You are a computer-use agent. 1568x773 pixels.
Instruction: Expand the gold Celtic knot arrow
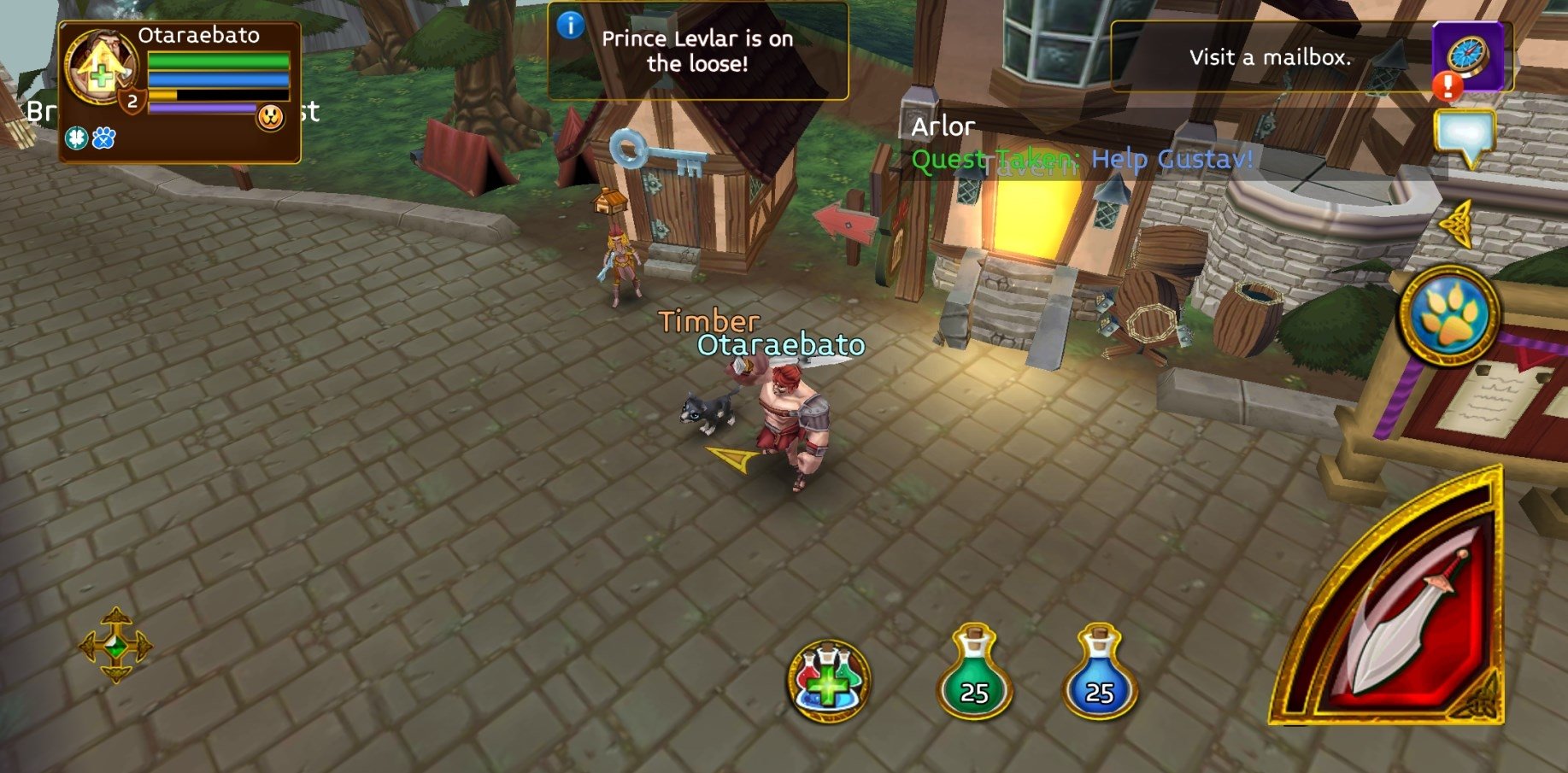[x=1457, y=224]
